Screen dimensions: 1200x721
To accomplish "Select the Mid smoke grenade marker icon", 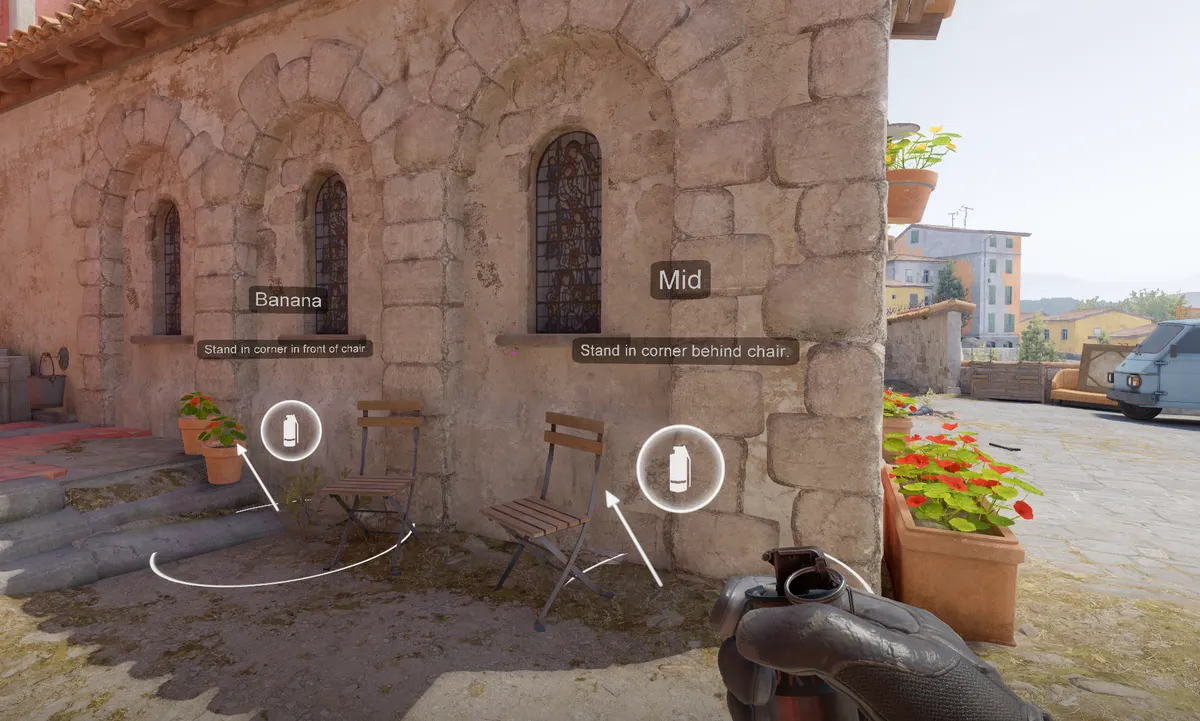I will (x=680, y=468).
